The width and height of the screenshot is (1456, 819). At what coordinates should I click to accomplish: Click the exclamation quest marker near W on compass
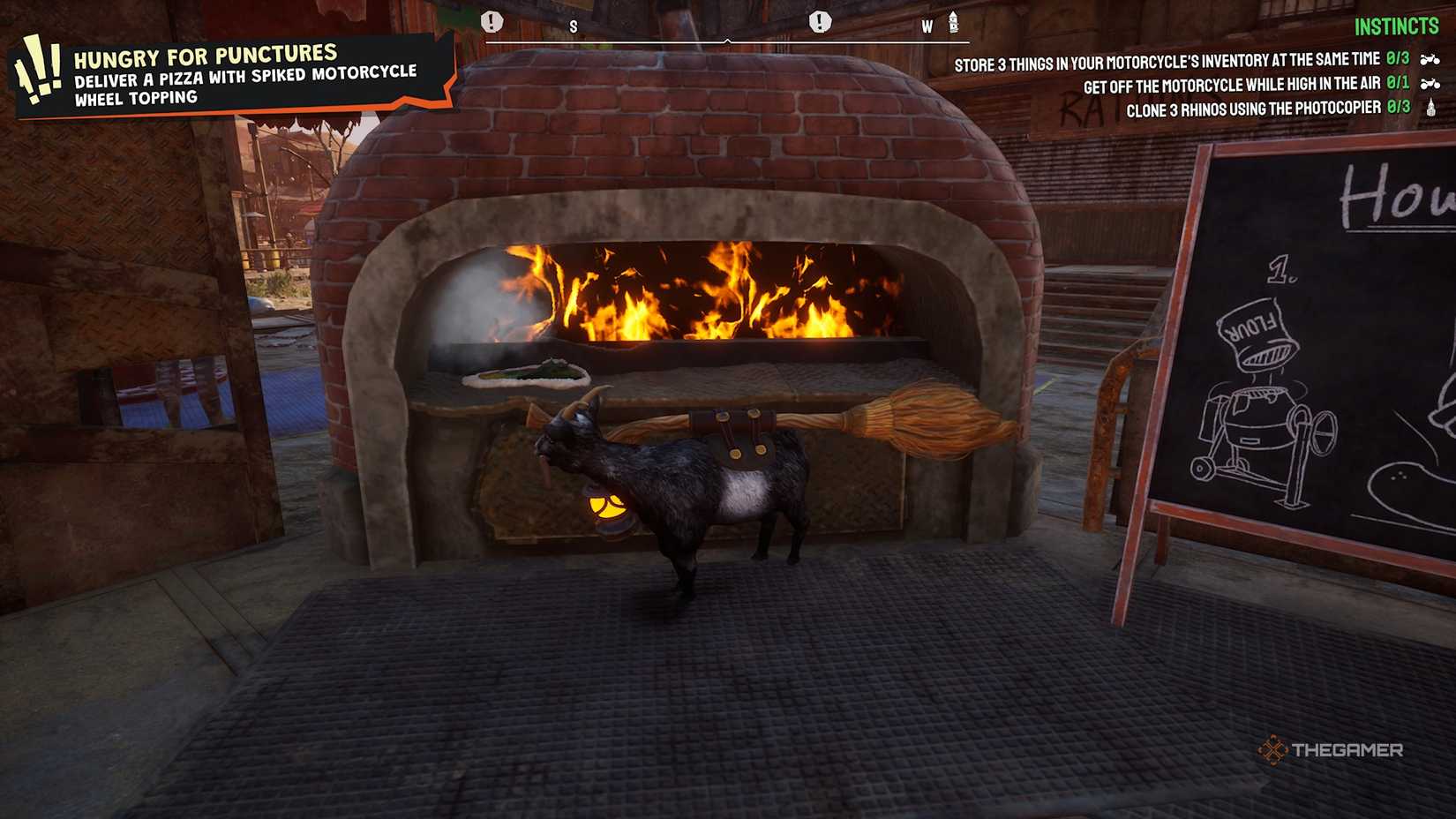pyautogui.click(x=821, y=21)
